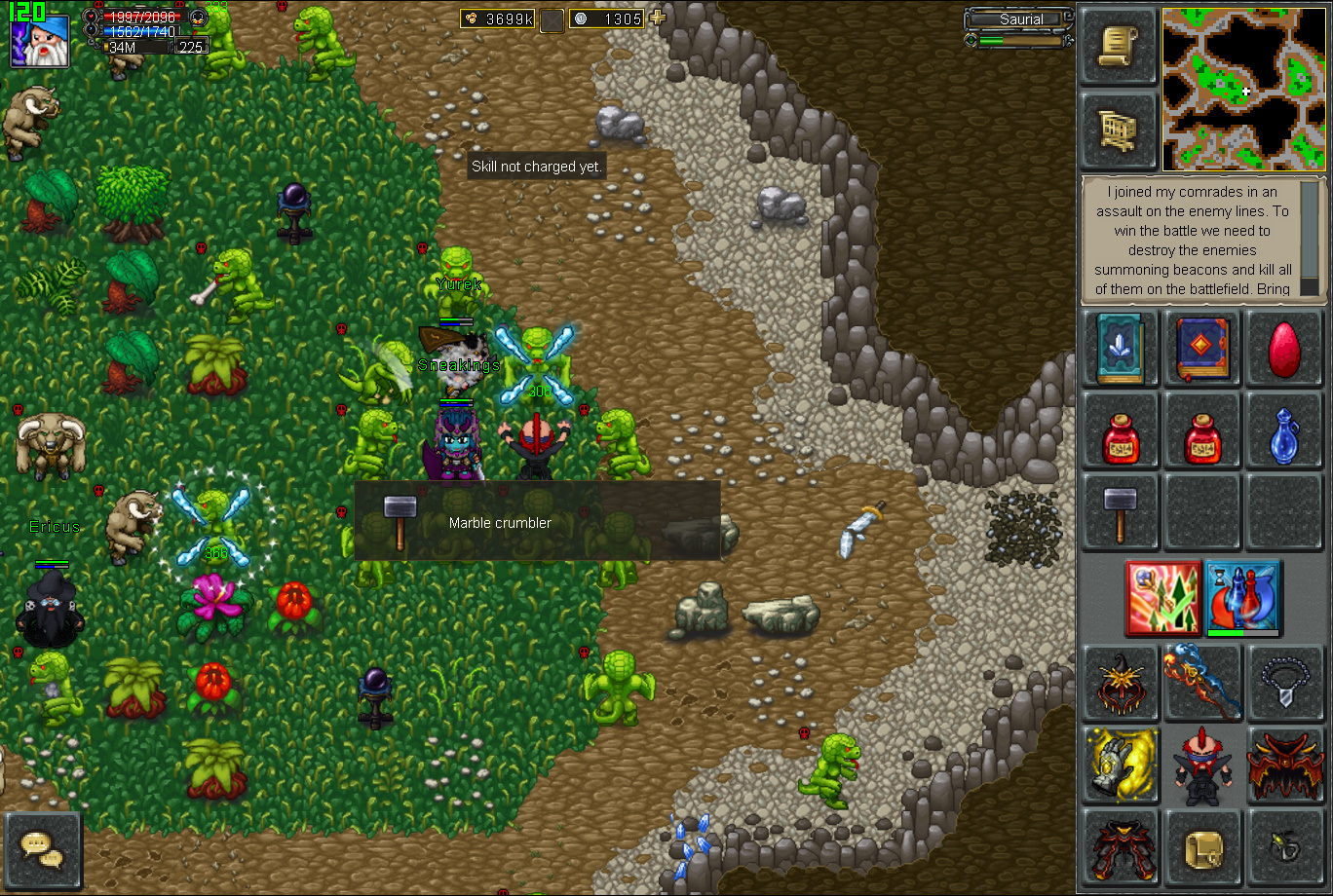
Task: Select the glowing golden gauntlet slot
Action: click(1120, 765)
